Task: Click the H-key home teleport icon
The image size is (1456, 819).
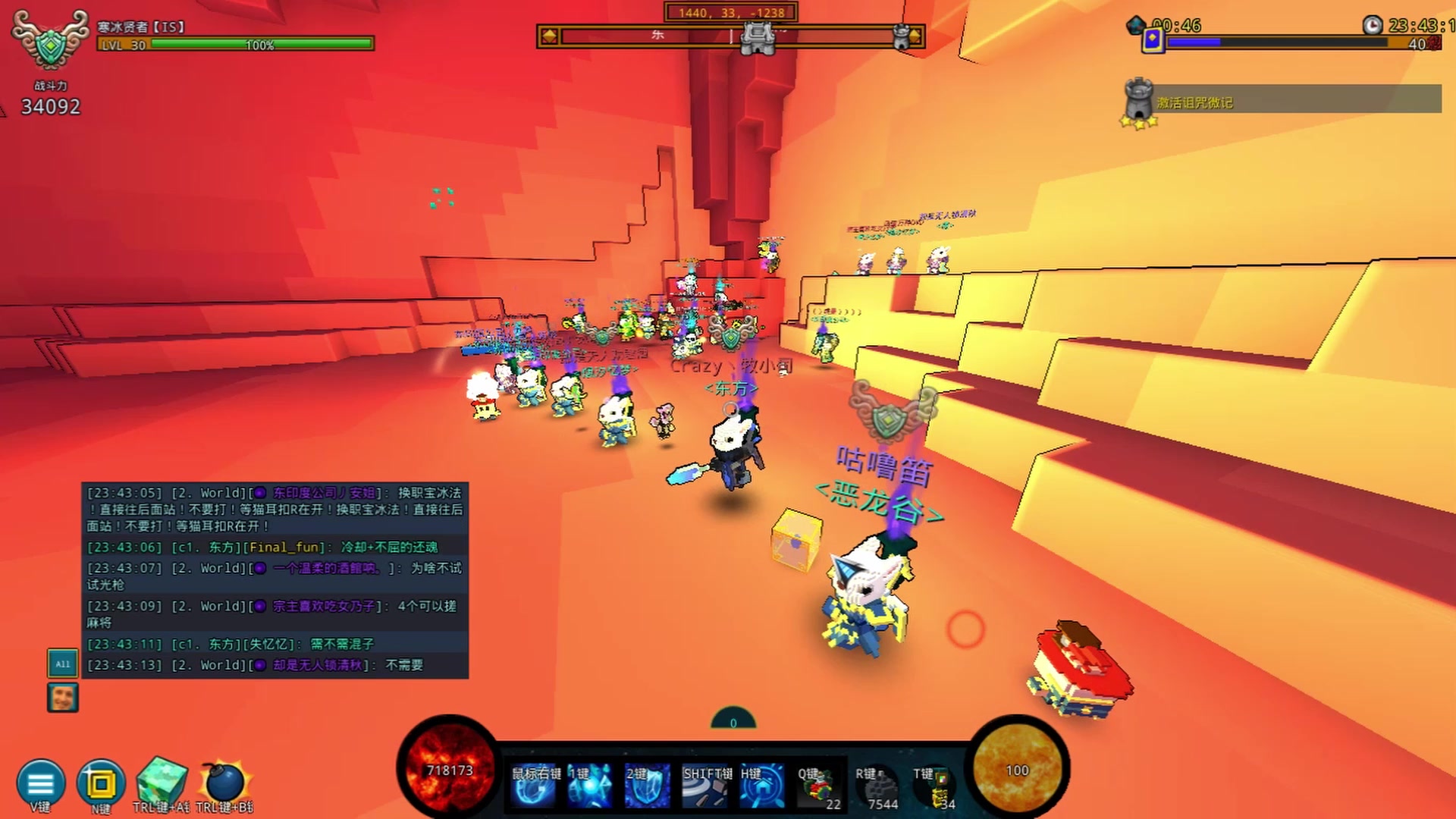Action: (x=762, y=786)
